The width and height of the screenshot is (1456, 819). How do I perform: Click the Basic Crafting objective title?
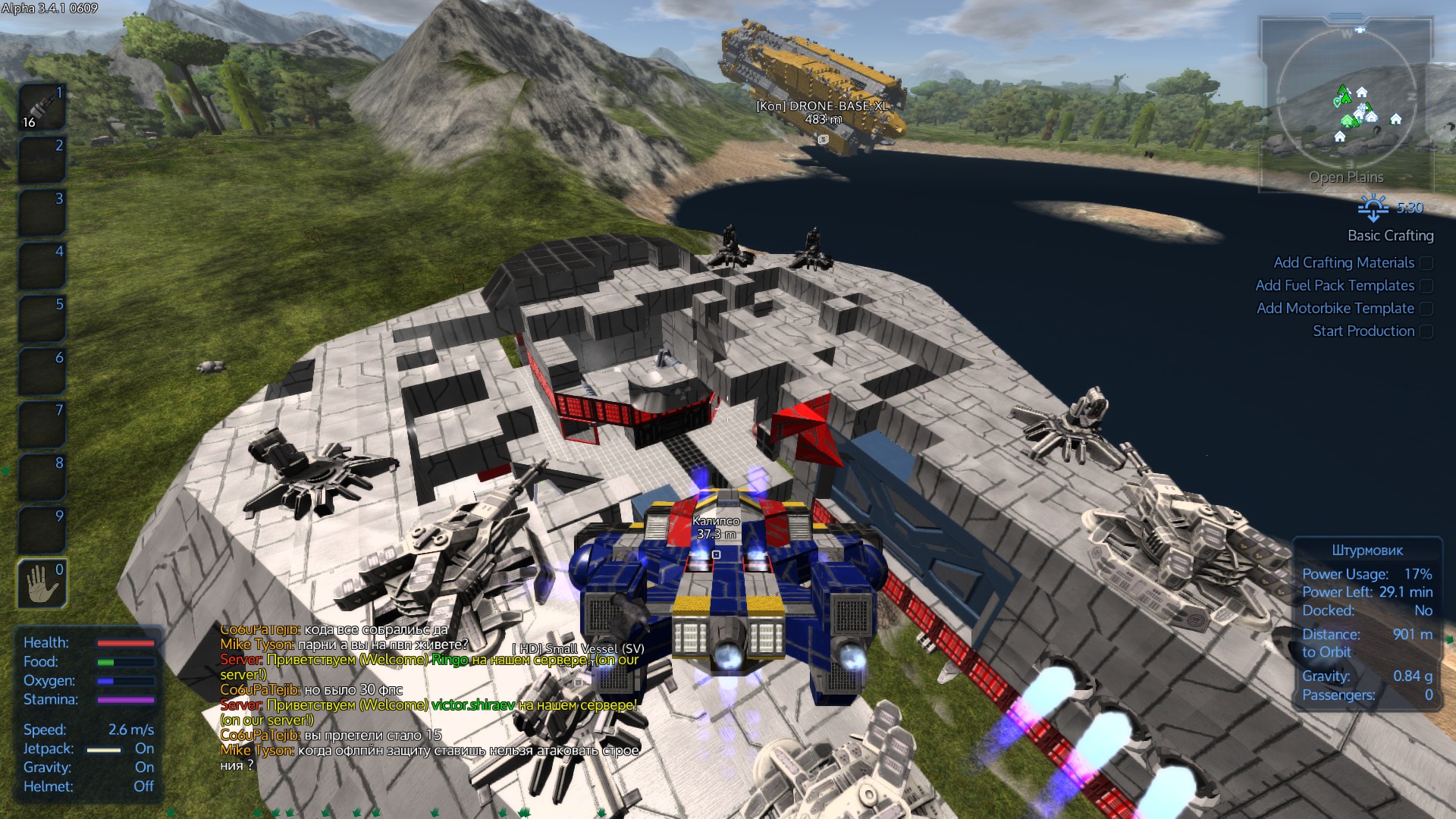(x=1390, y=236)
